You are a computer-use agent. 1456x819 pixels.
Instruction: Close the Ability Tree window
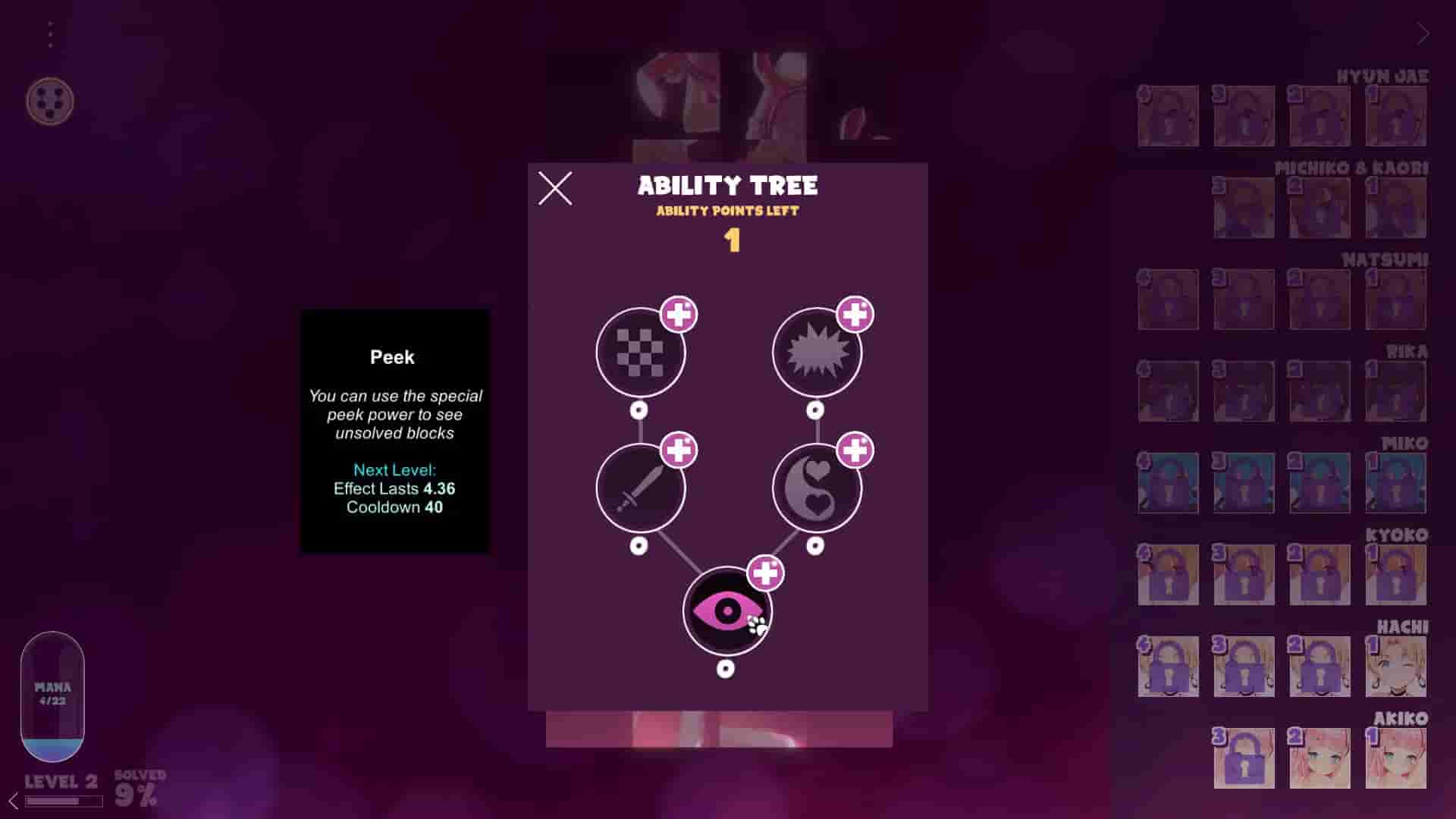(x=557, y=189)
